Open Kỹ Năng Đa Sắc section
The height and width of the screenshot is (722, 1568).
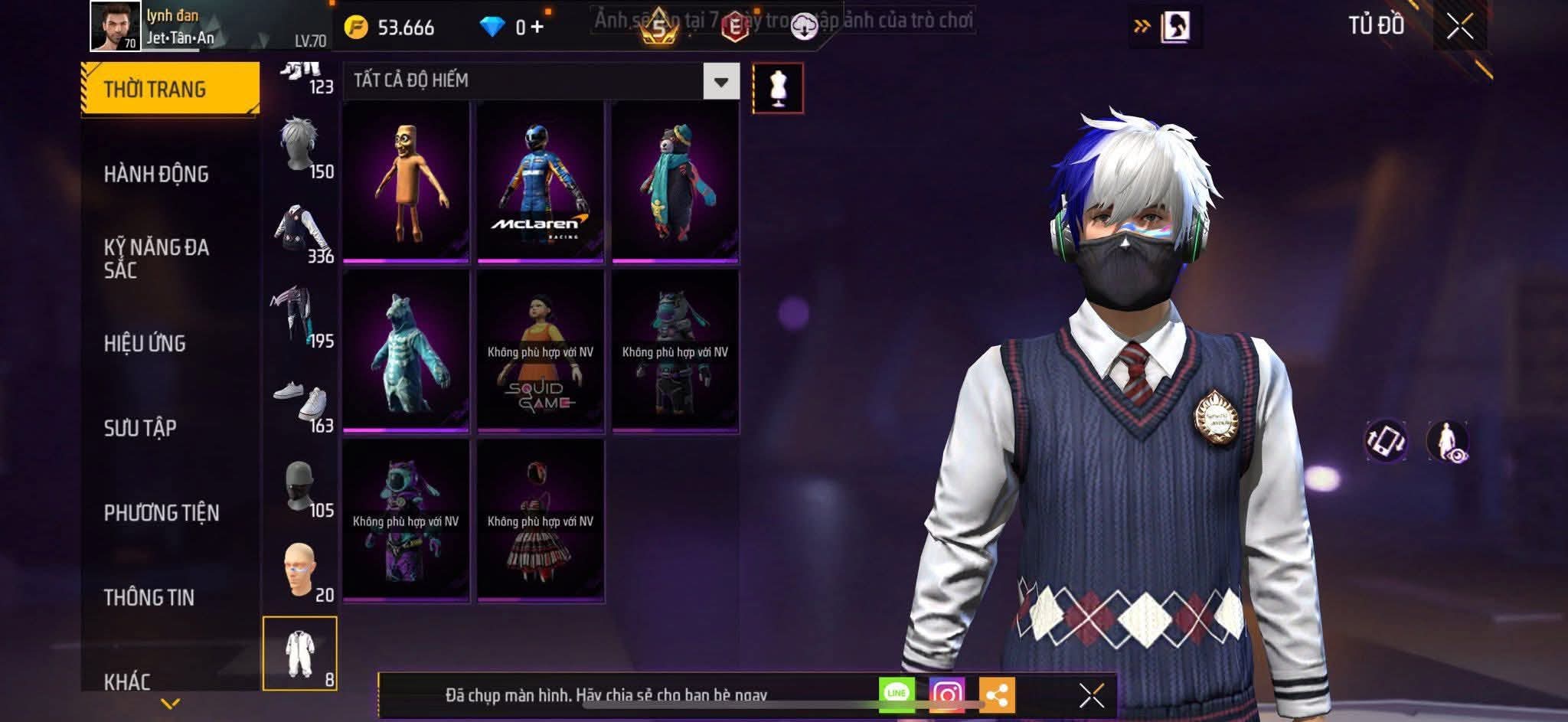(x=156, y=258)
